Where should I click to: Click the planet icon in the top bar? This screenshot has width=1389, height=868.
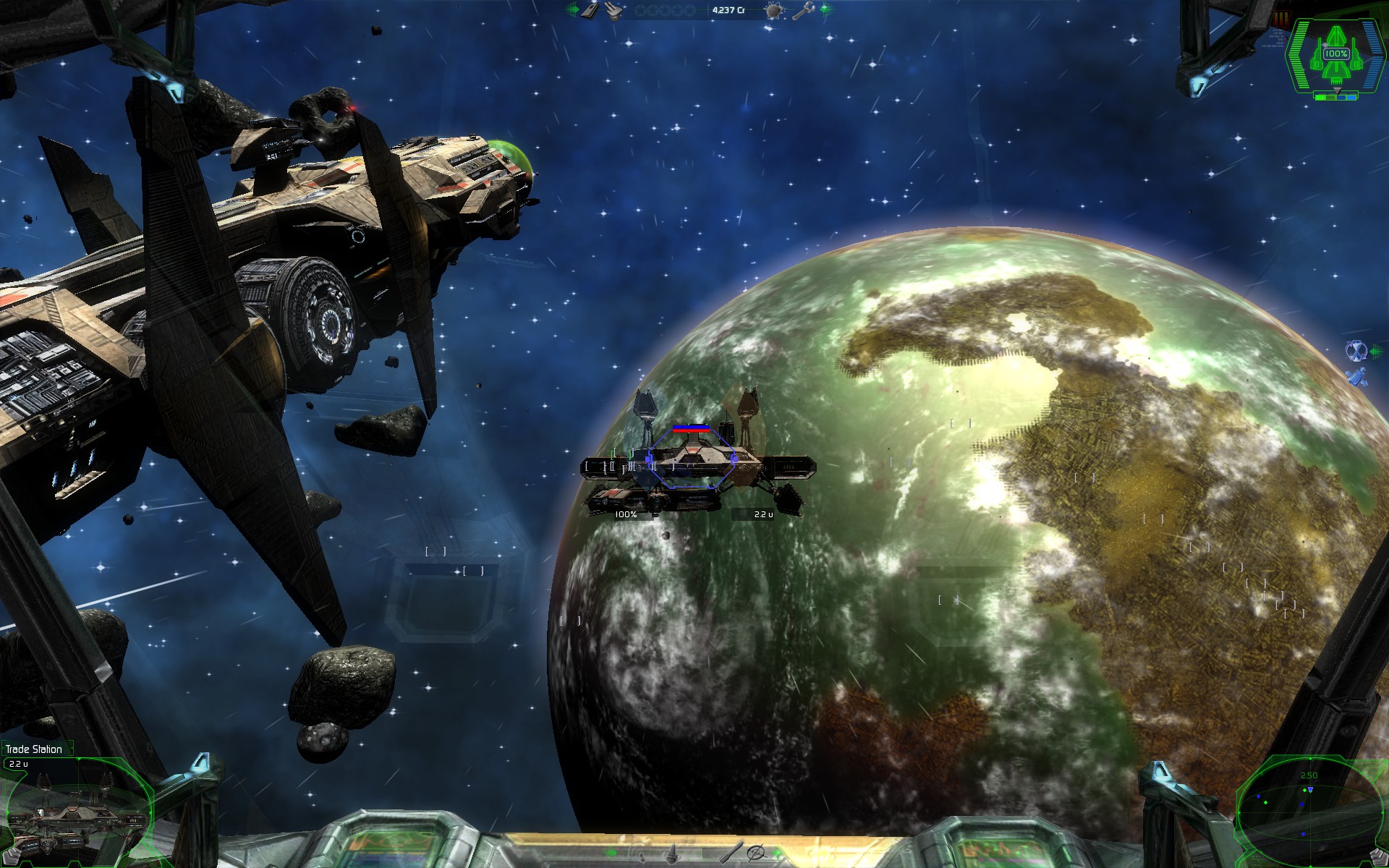pyautogui.click(x=774, y=11)
